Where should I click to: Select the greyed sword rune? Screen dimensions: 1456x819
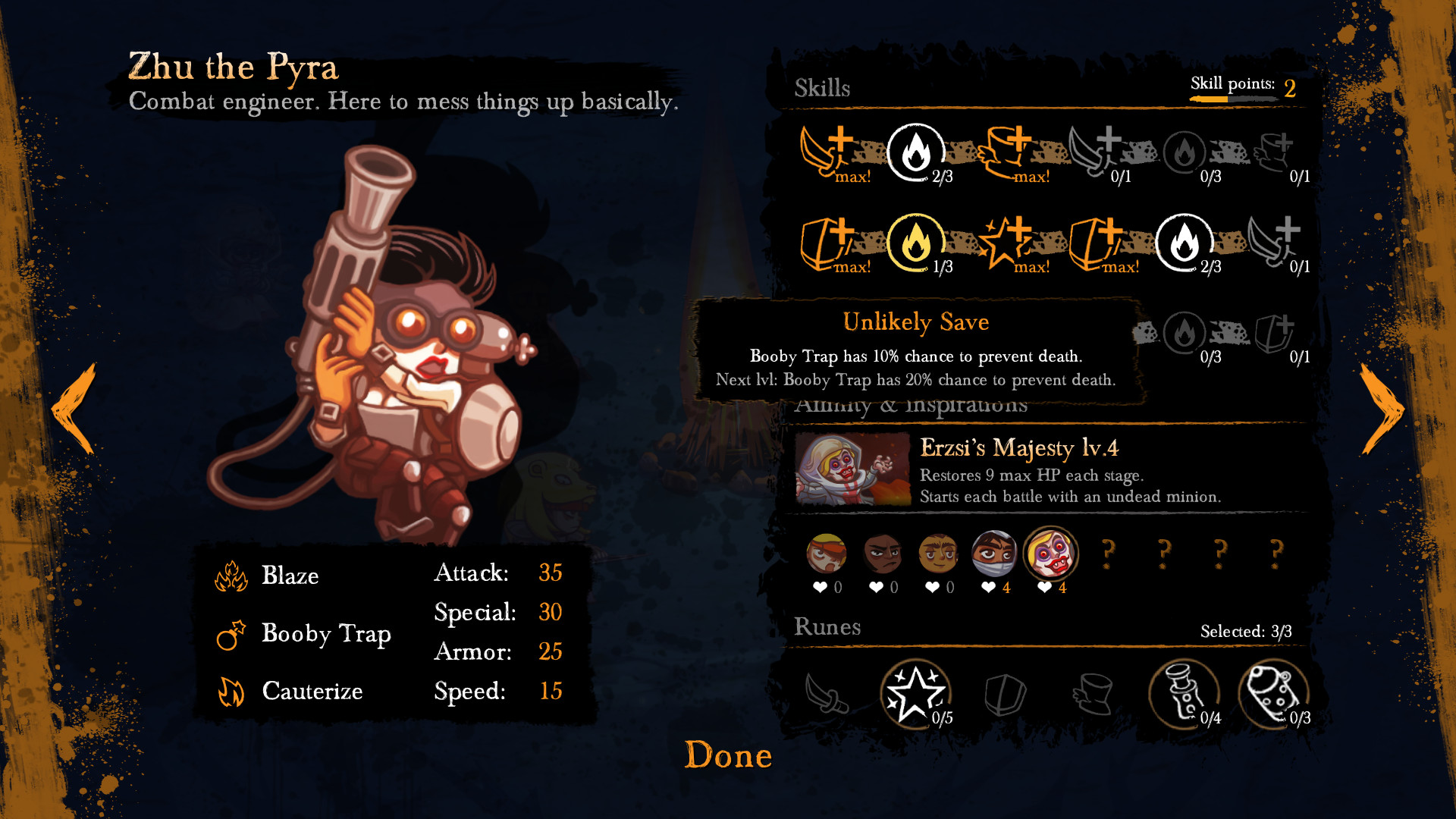[827, 693]
